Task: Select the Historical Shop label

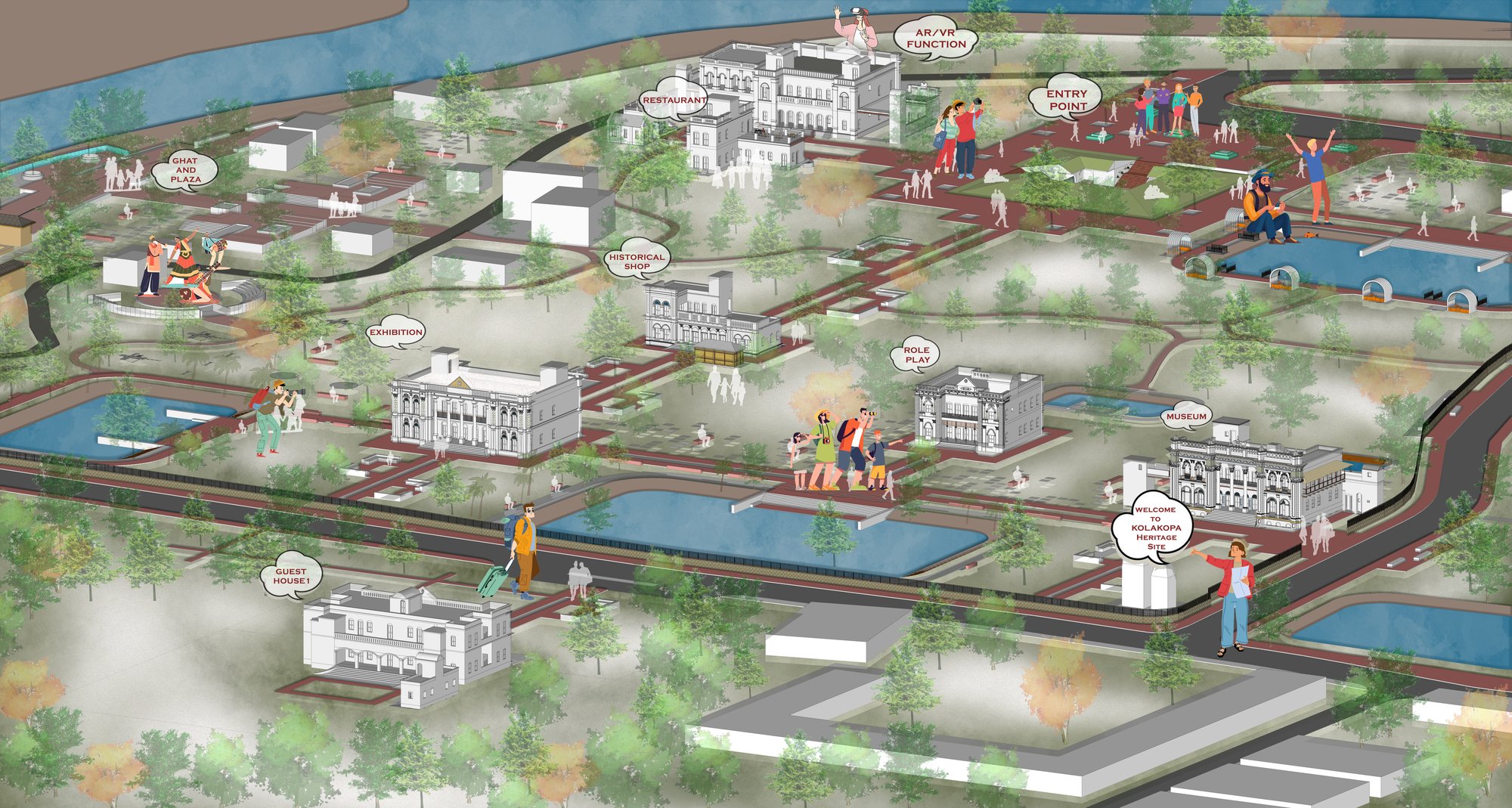Action: pyautogui.click(x=637, y=262)
